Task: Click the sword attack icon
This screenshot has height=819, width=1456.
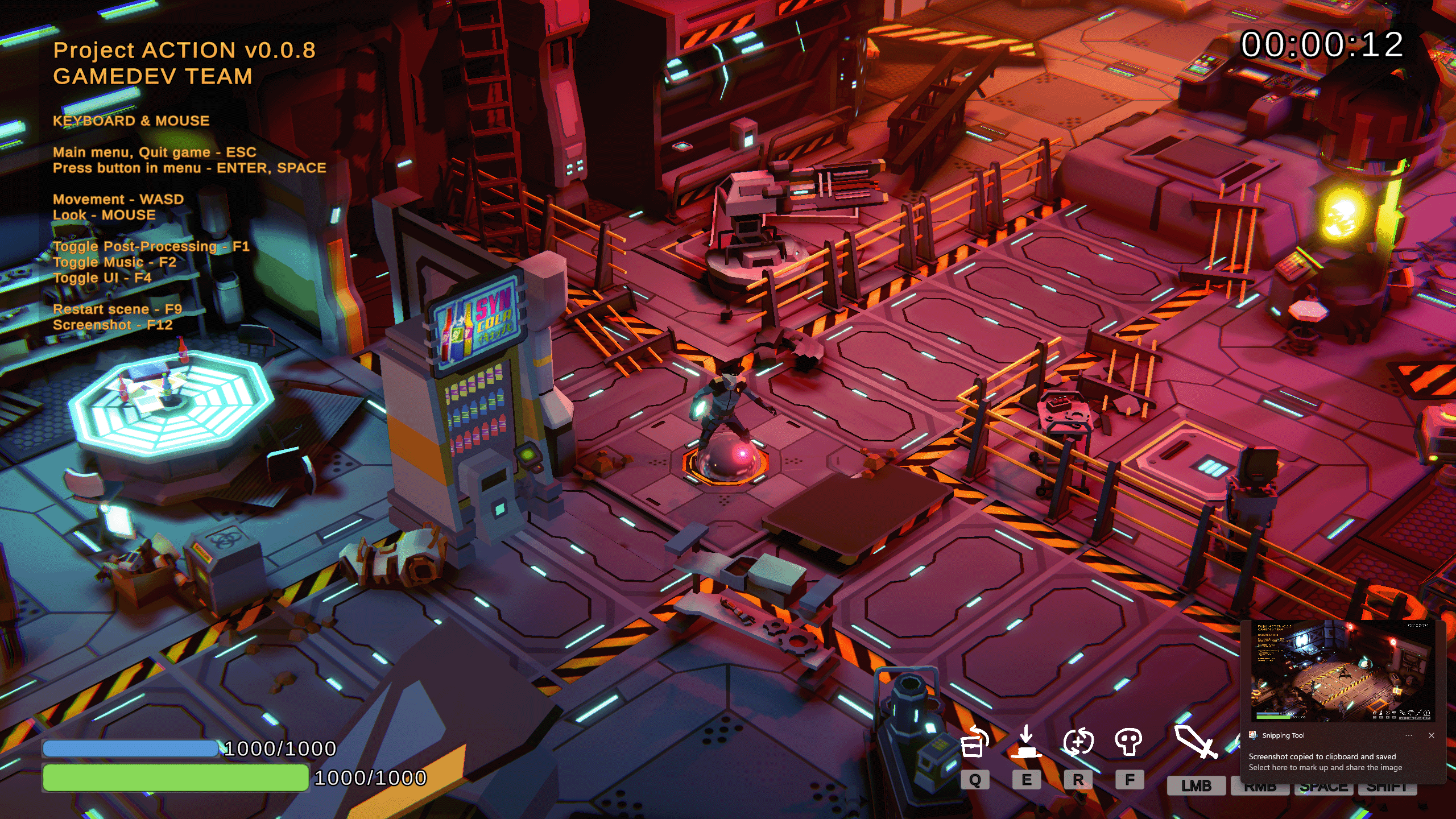Action: pos(1195,742)
